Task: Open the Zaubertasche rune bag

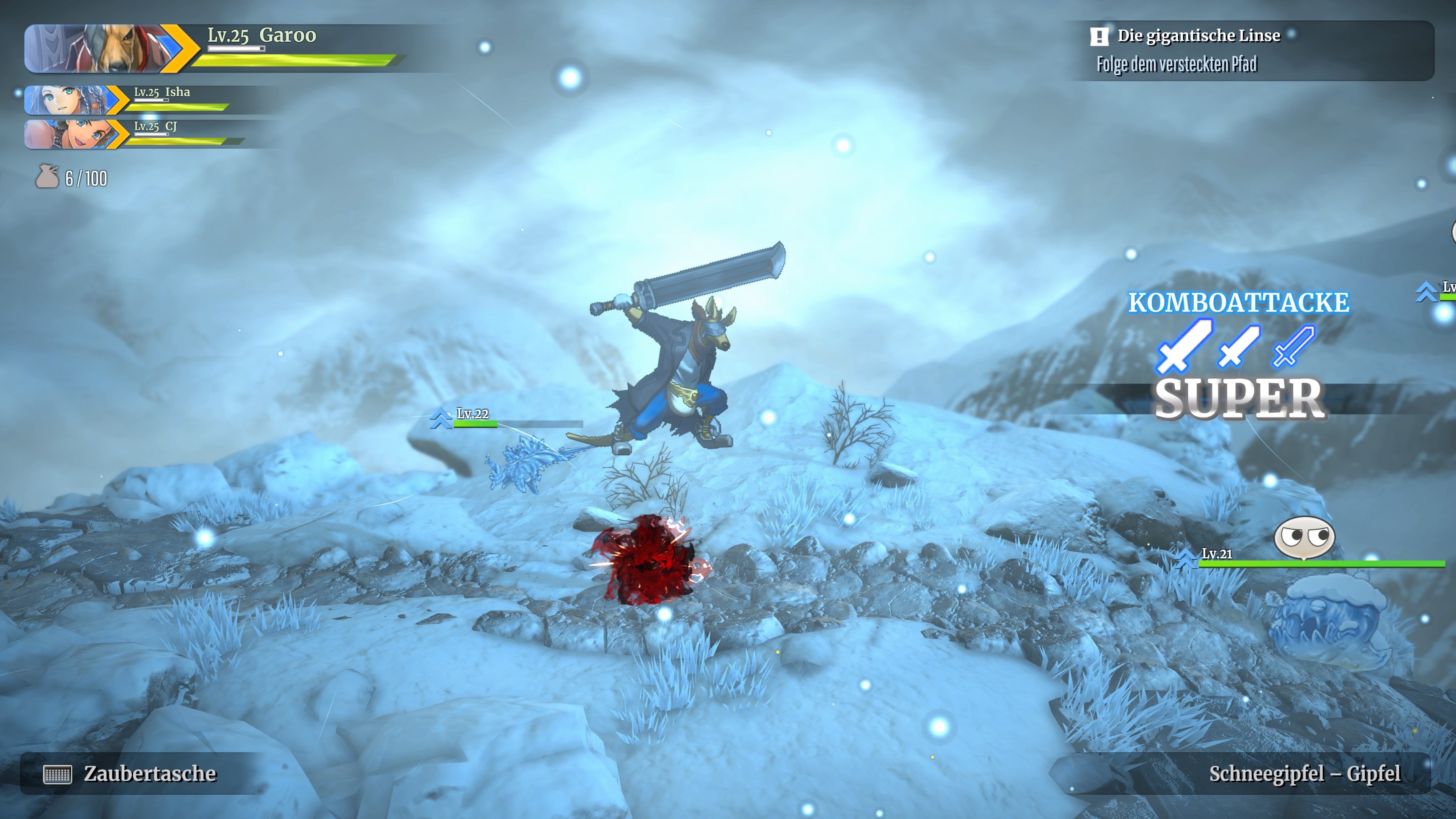Action: (x=130, y=773)
